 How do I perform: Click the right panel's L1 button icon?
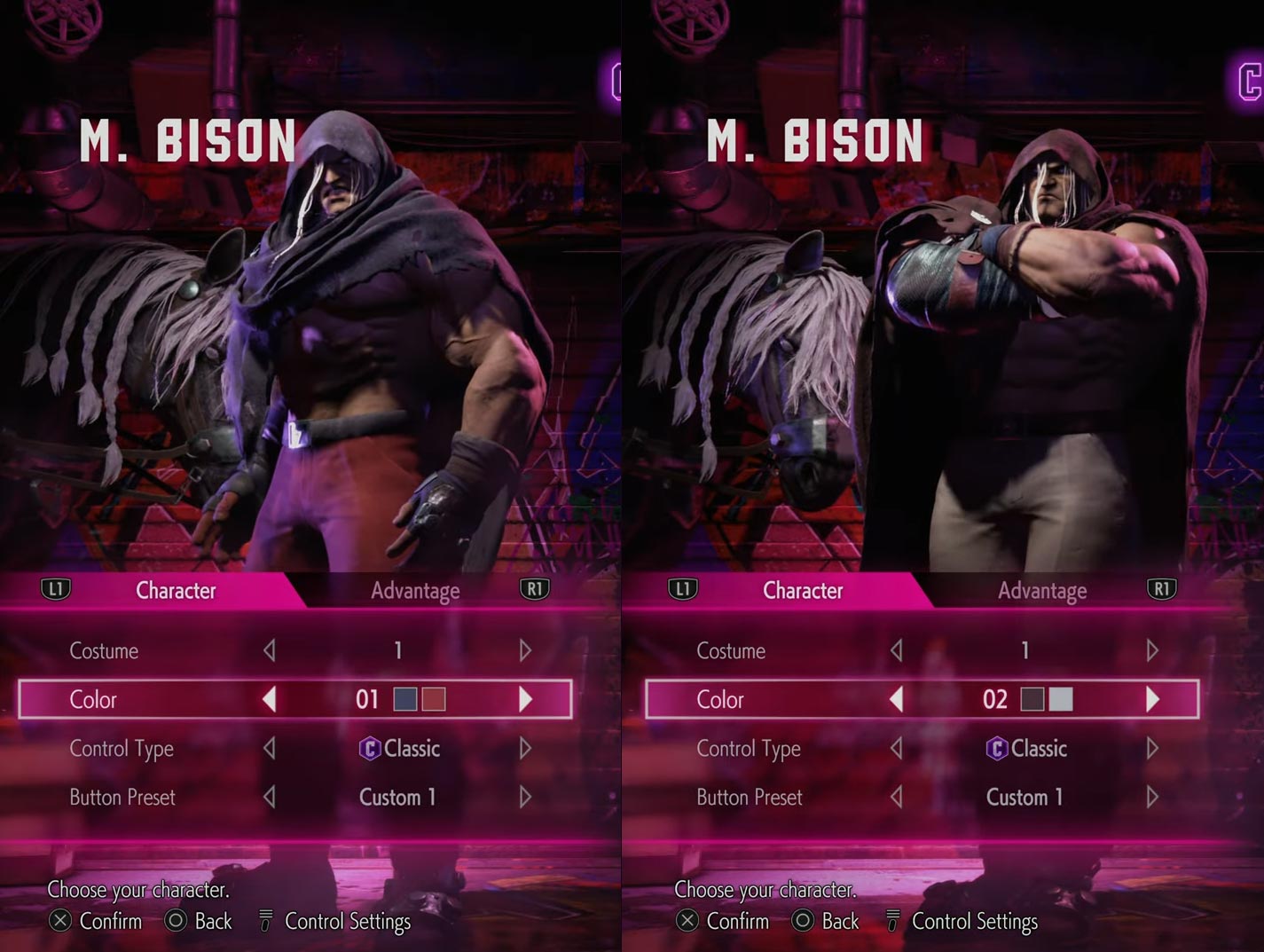(x=682, y=587)
